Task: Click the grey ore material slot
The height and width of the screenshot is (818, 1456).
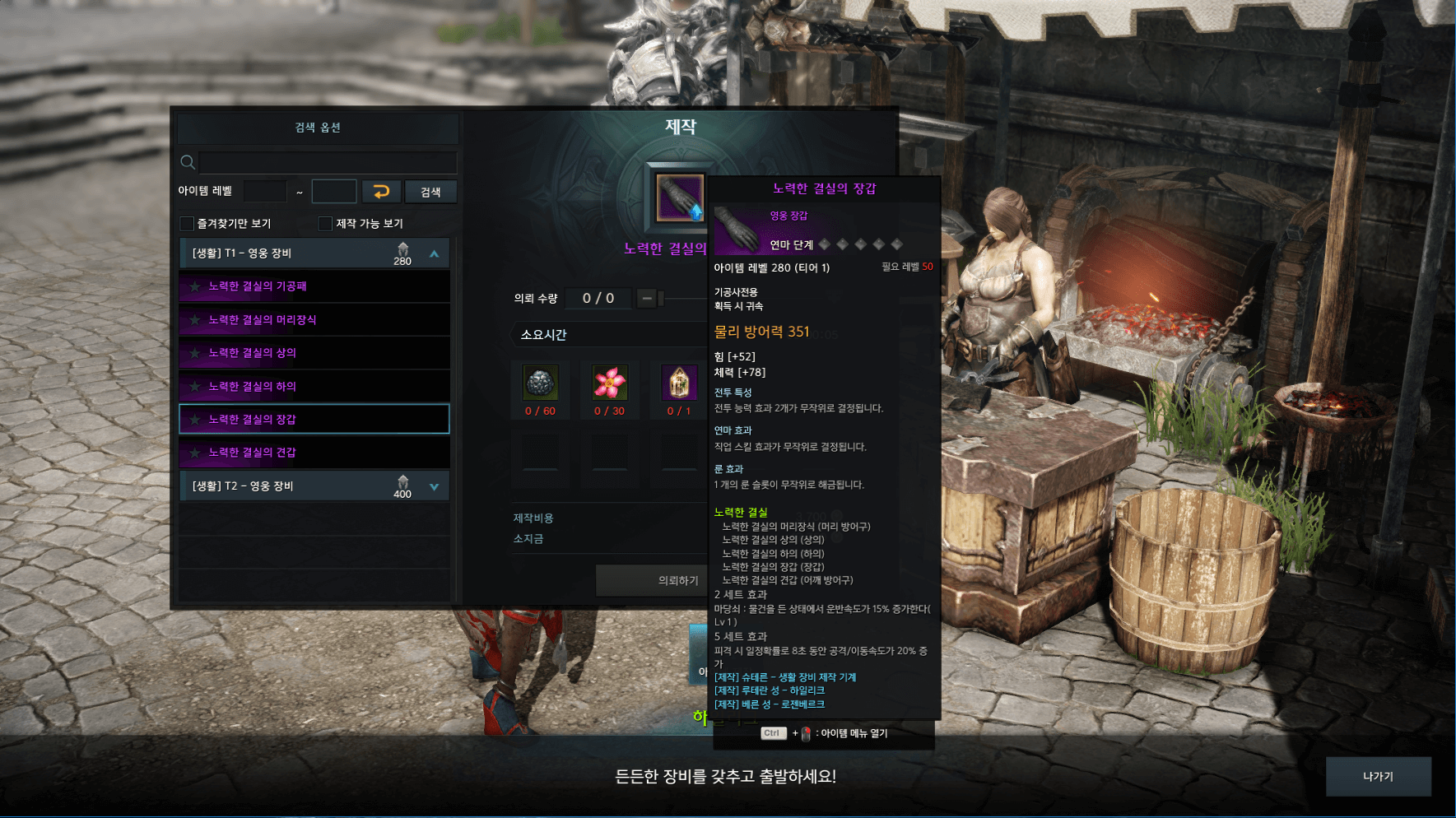Action: (x=540, y=383)
